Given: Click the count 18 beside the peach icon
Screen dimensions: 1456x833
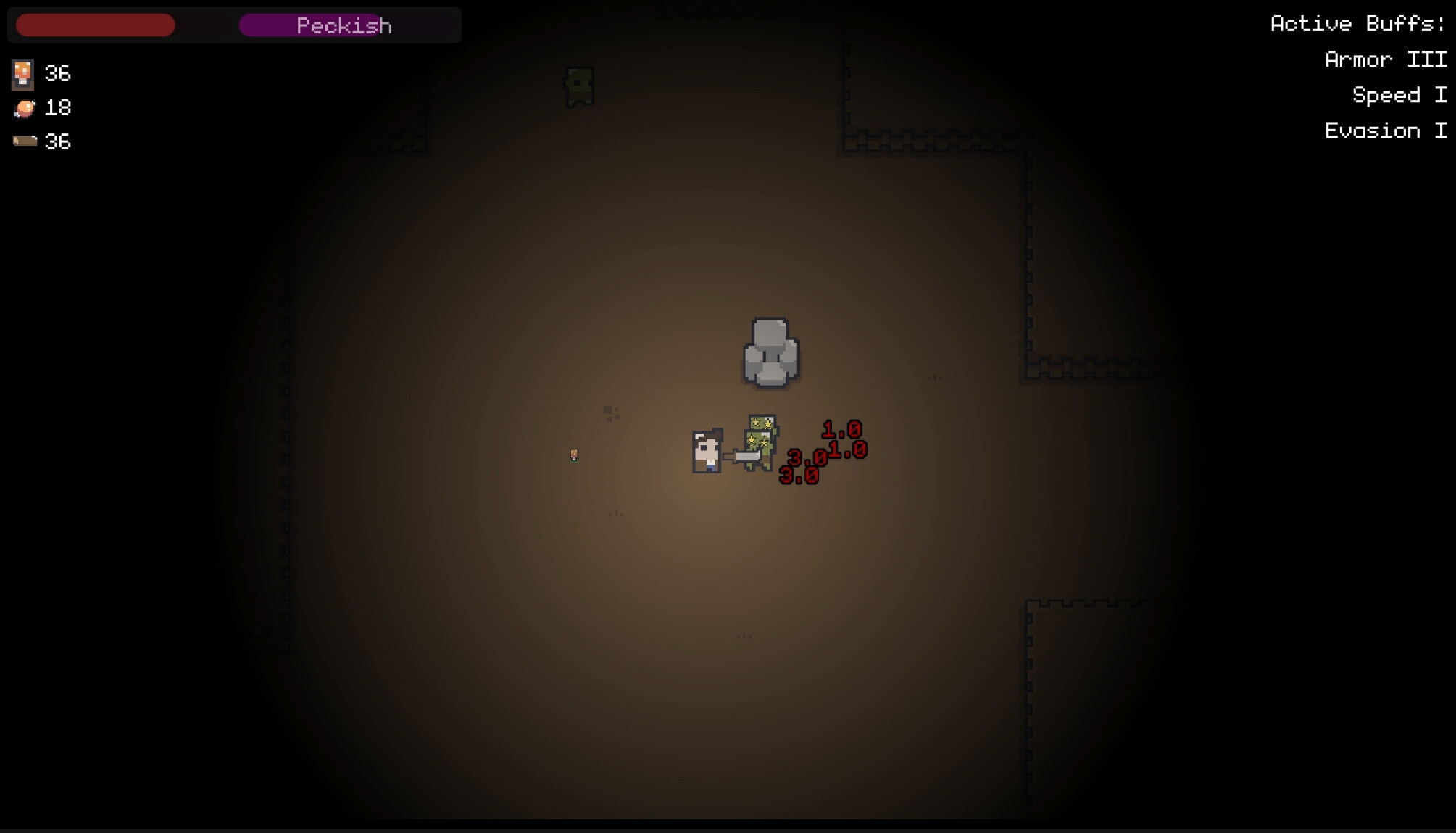Looking at the screenshot, I should coord(58,108).
